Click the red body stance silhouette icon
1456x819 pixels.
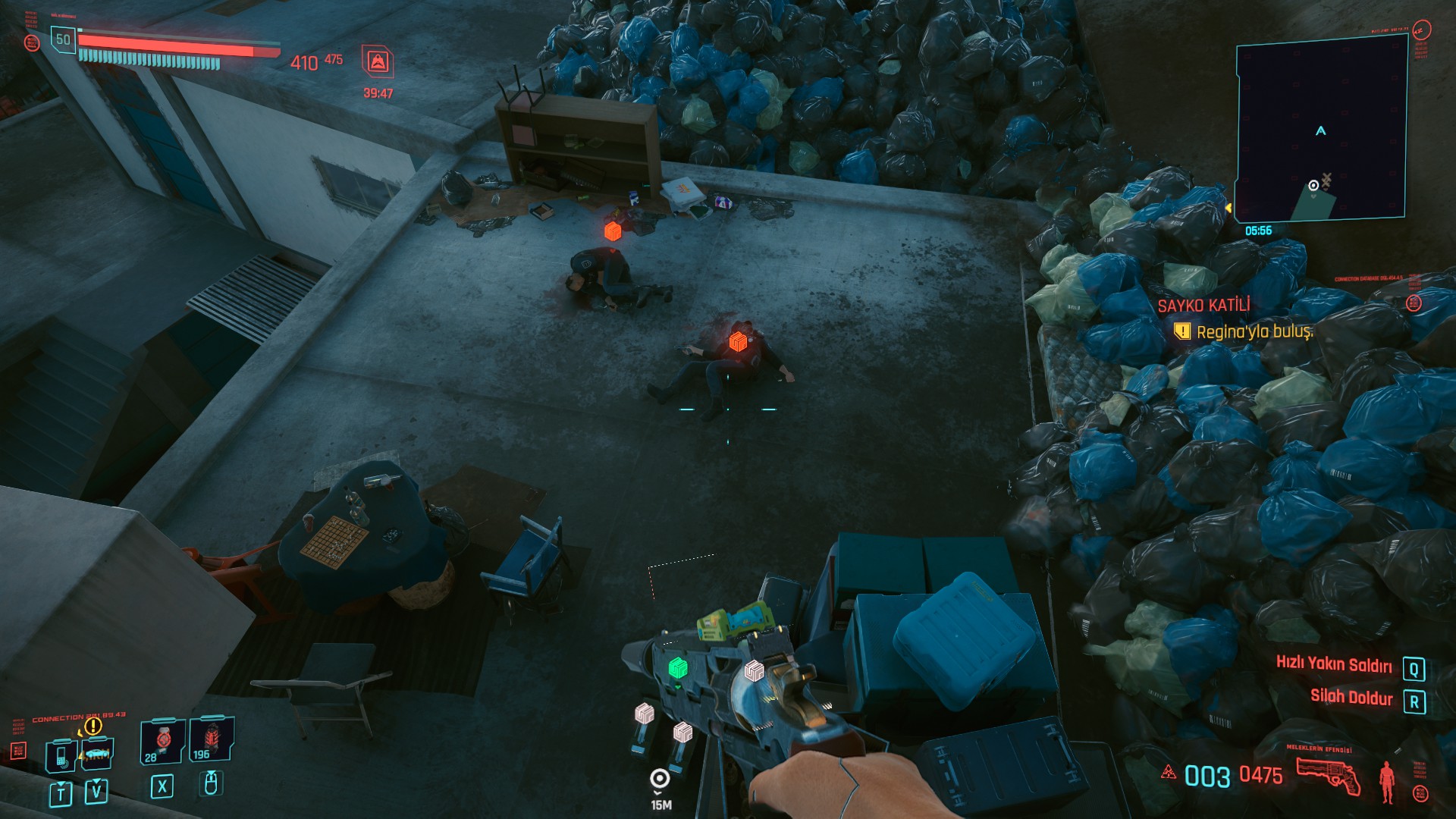point(1387,781)
